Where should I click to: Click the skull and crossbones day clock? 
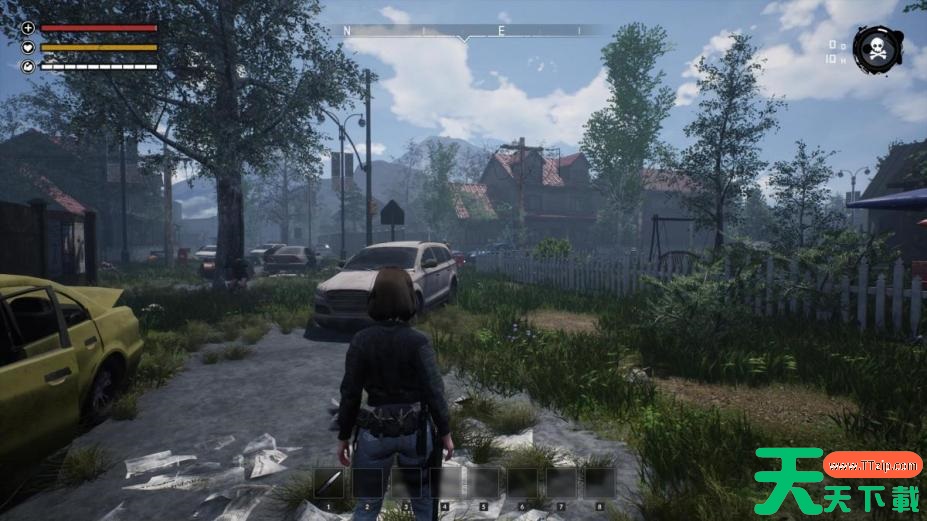(876, 49)
